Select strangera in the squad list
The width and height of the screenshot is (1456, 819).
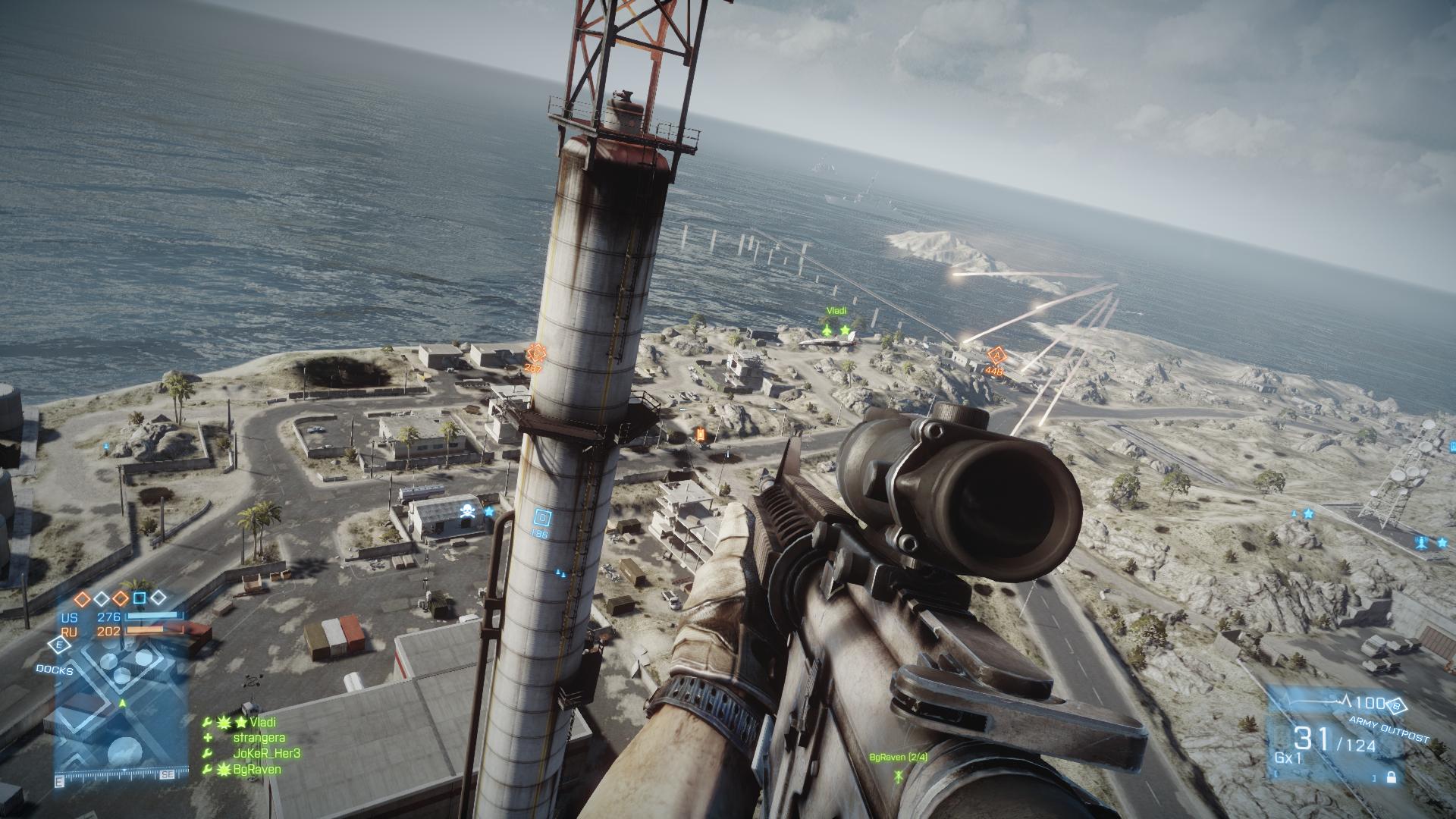(x=259, y=738)
